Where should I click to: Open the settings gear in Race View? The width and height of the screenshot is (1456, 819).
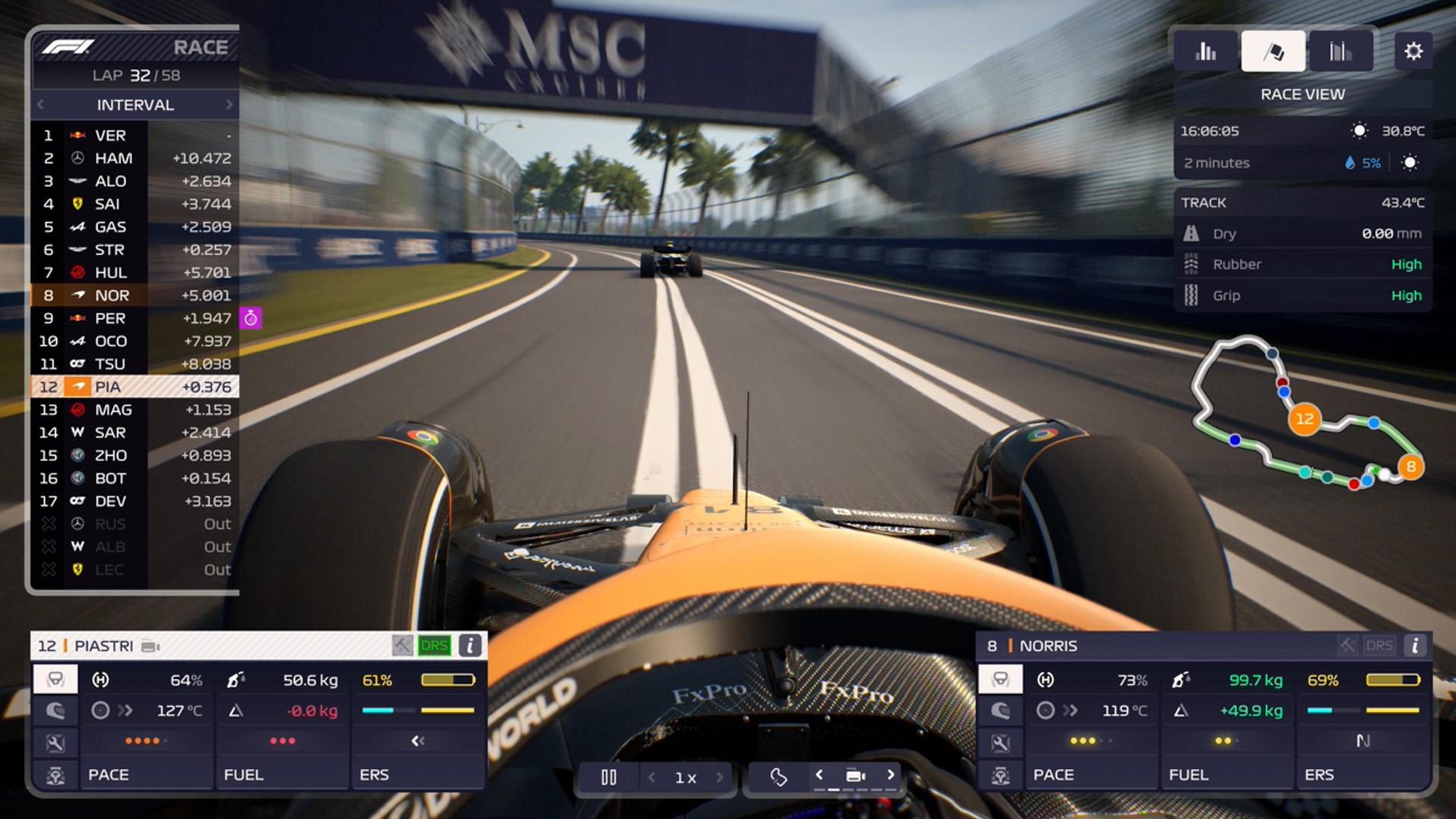tap(1412, 51)
